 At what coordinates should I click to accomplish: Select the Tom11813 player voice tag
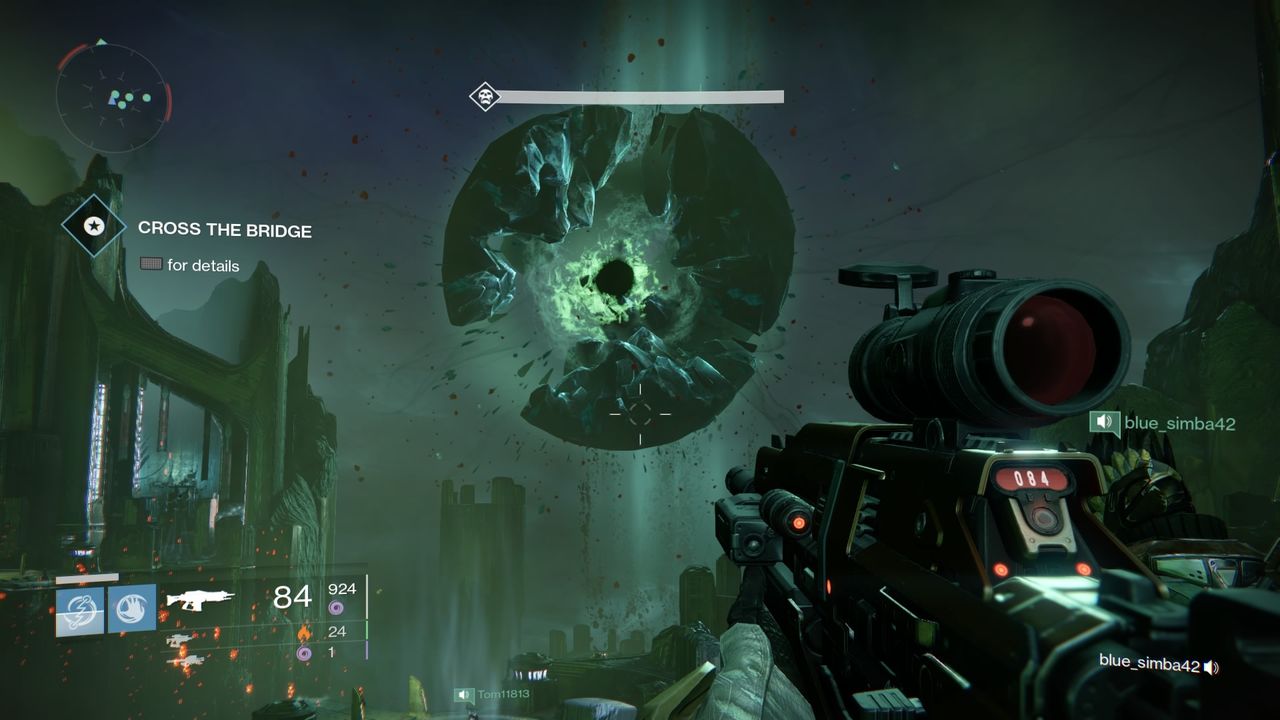493,694
